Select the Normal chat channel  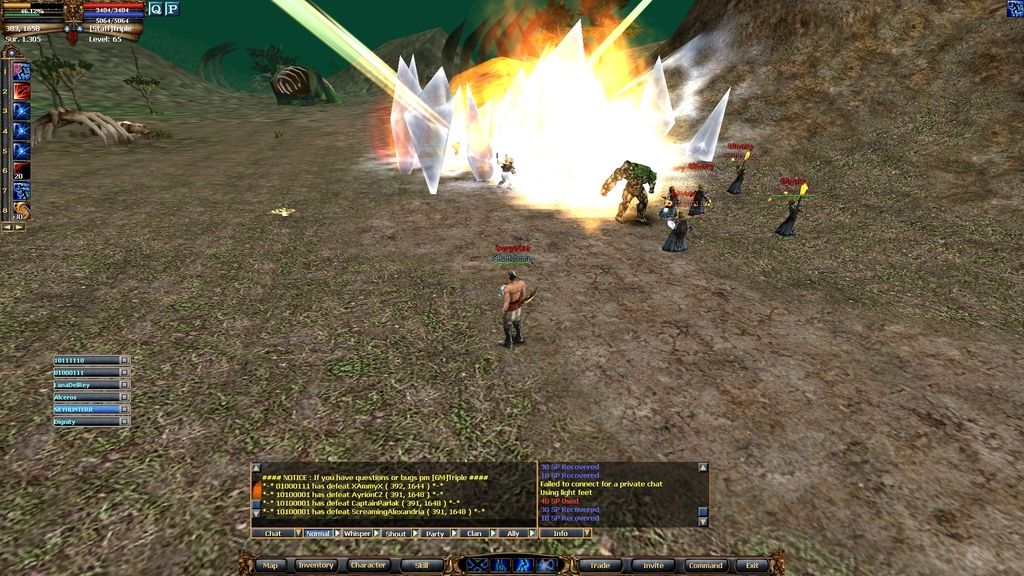[318, 534]
